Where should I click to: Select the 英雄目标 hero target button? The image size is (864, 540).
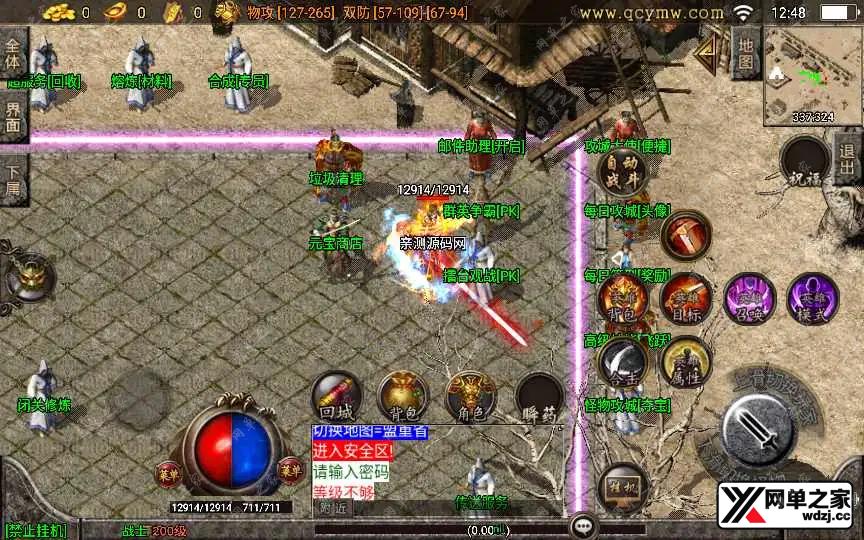(686, 298)
